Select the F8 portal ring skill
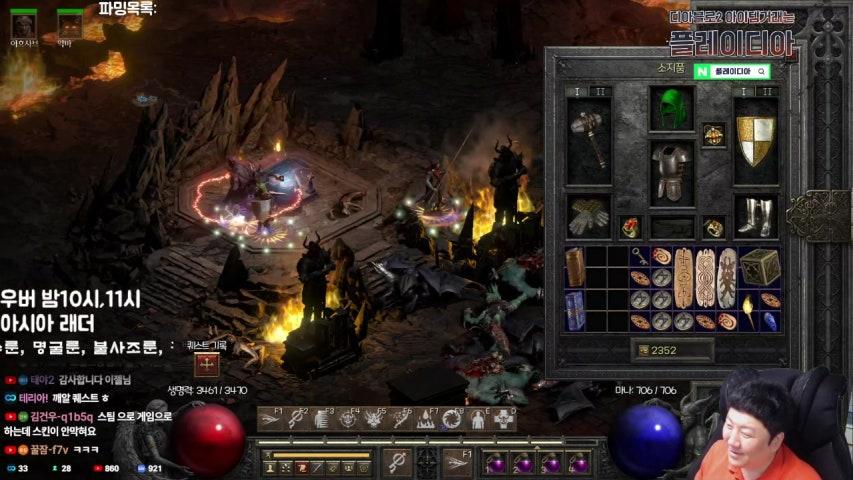 [x=452, y=420]
